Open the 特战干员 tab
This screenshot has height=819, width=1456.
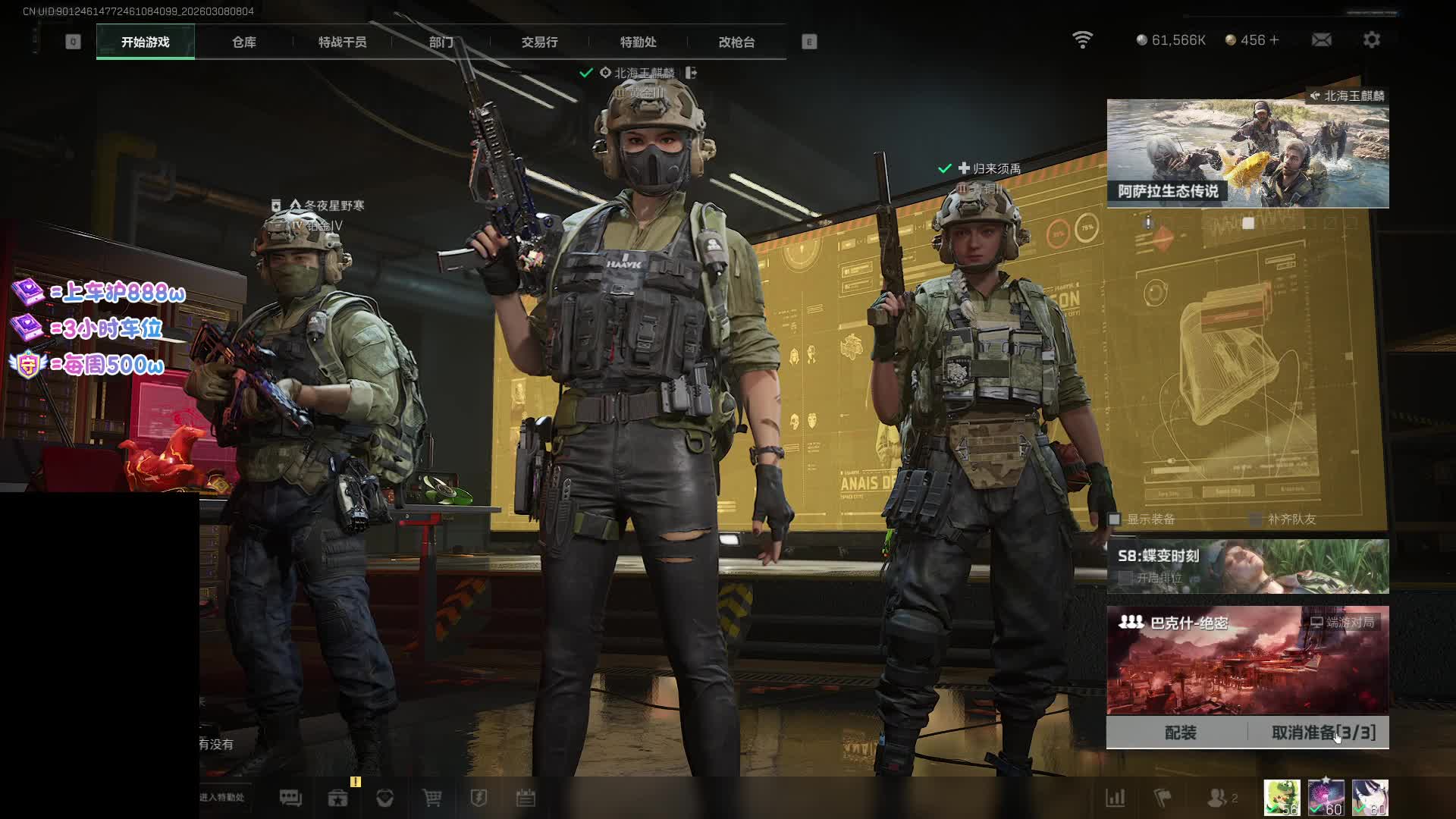(342, 42)
